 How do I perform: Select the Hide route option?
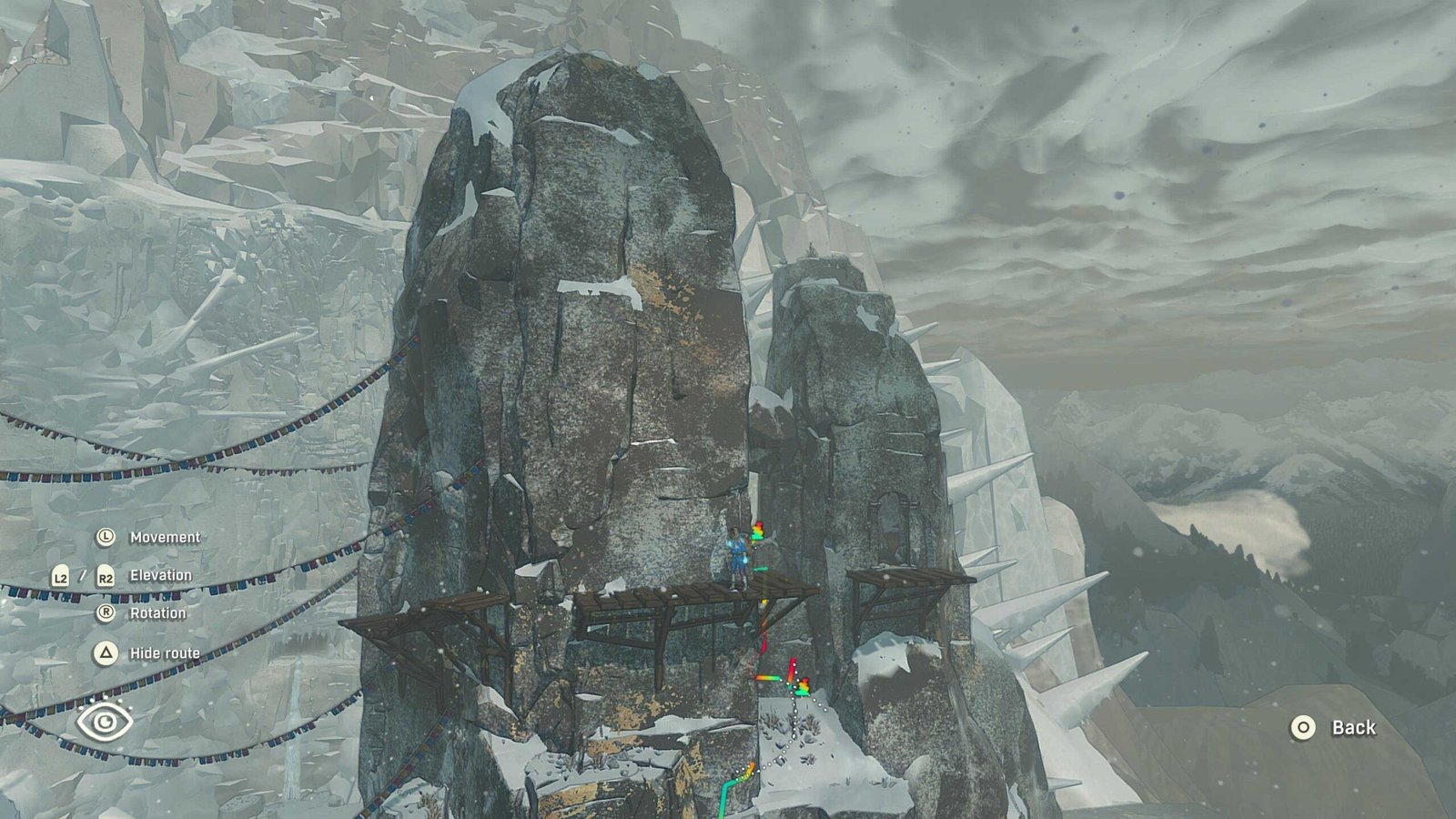(x=164, y=653)
